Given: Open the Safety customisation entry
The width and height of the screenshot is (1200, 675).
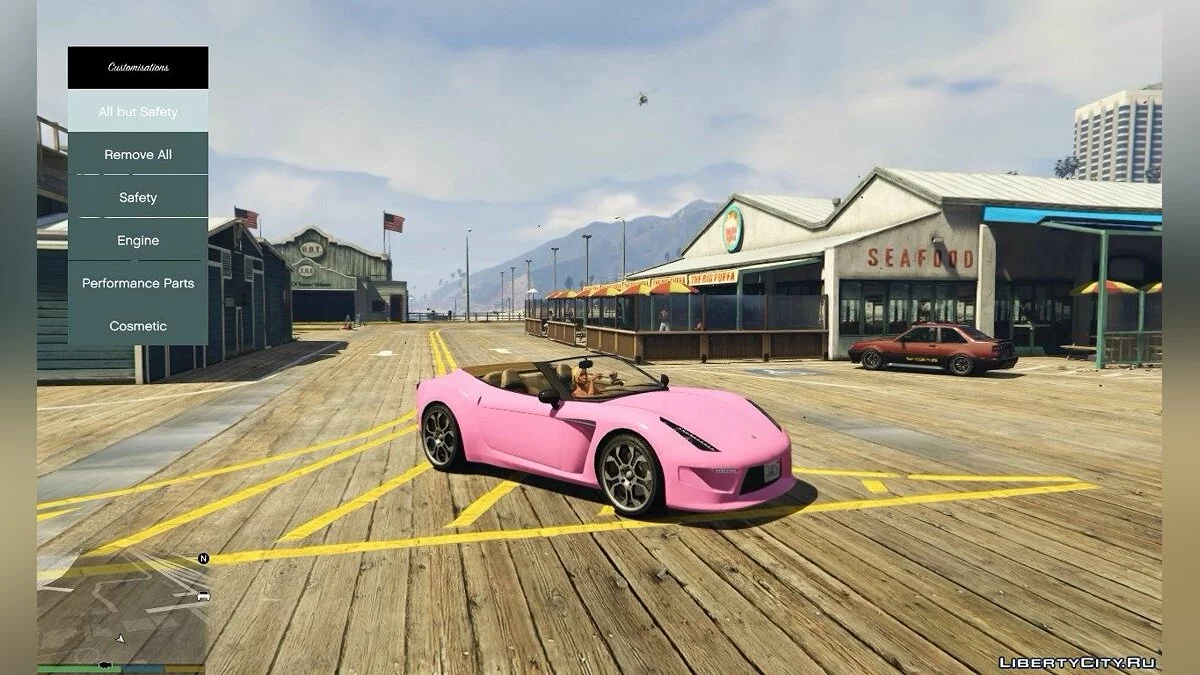Looking at the screenshot, I should pos(138,198).
